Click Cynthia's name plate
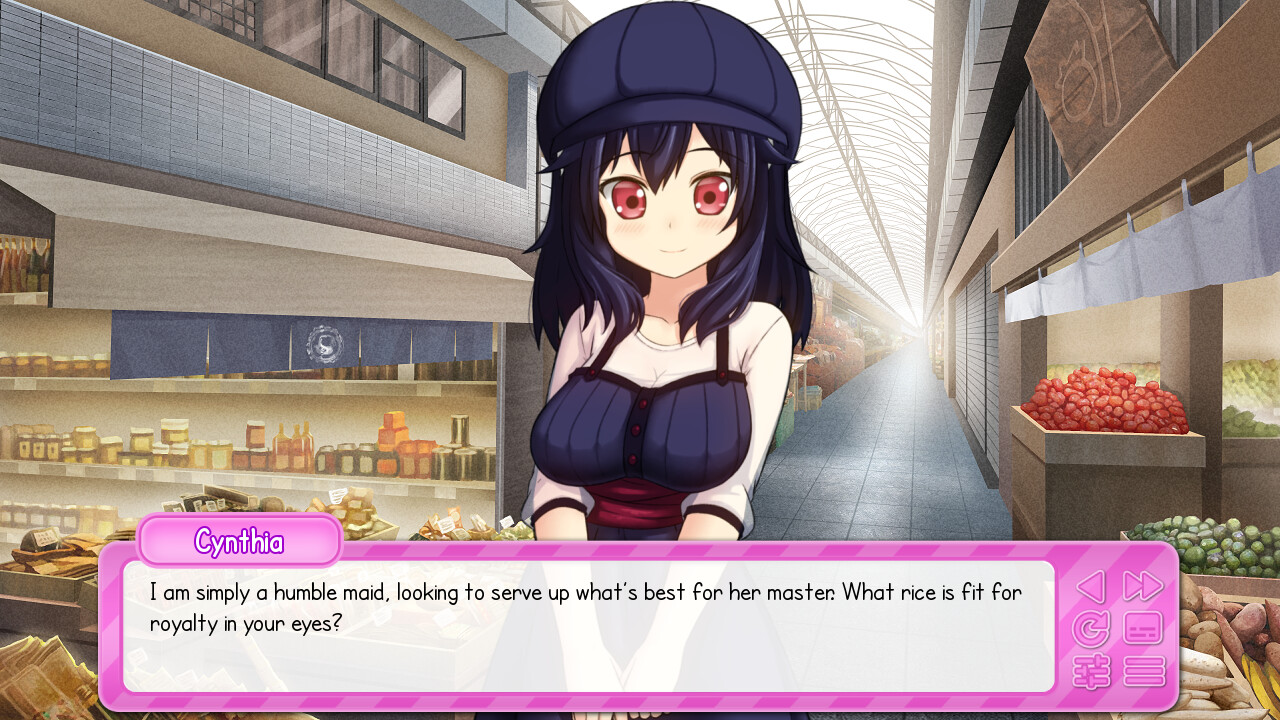 239,541
